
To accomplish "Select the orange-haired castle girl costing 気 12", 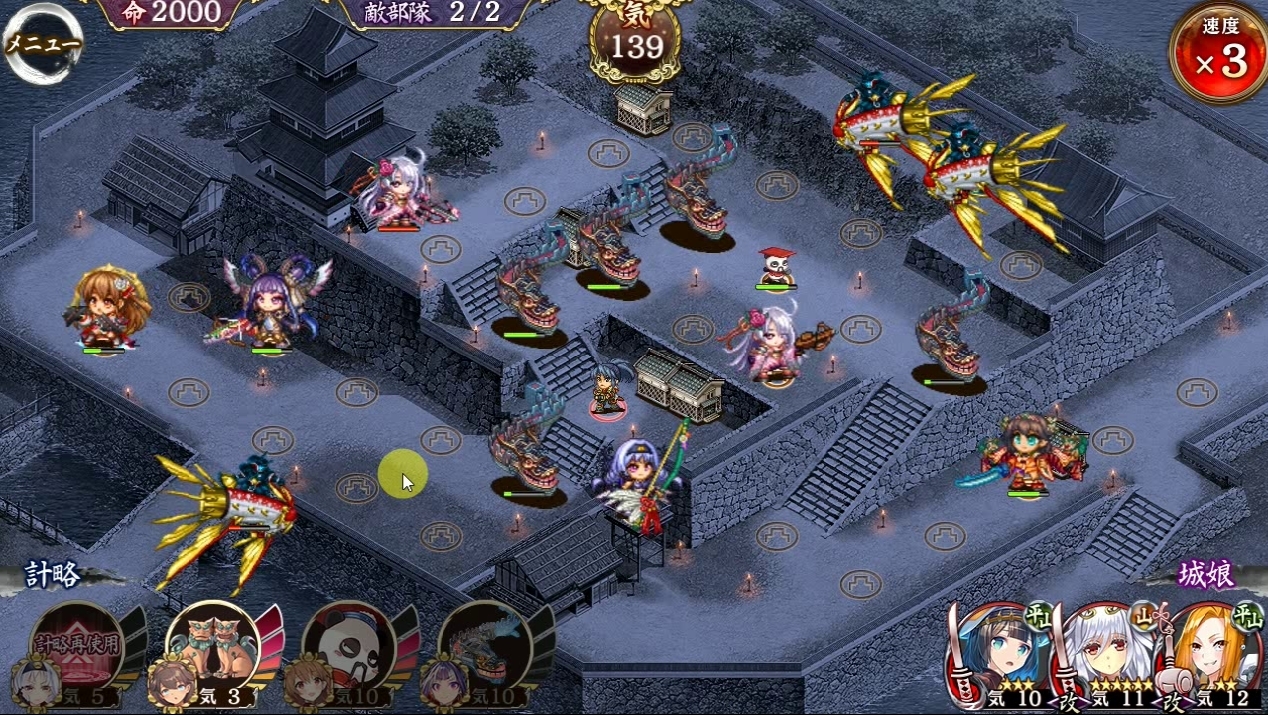I will pos(1213,656).
